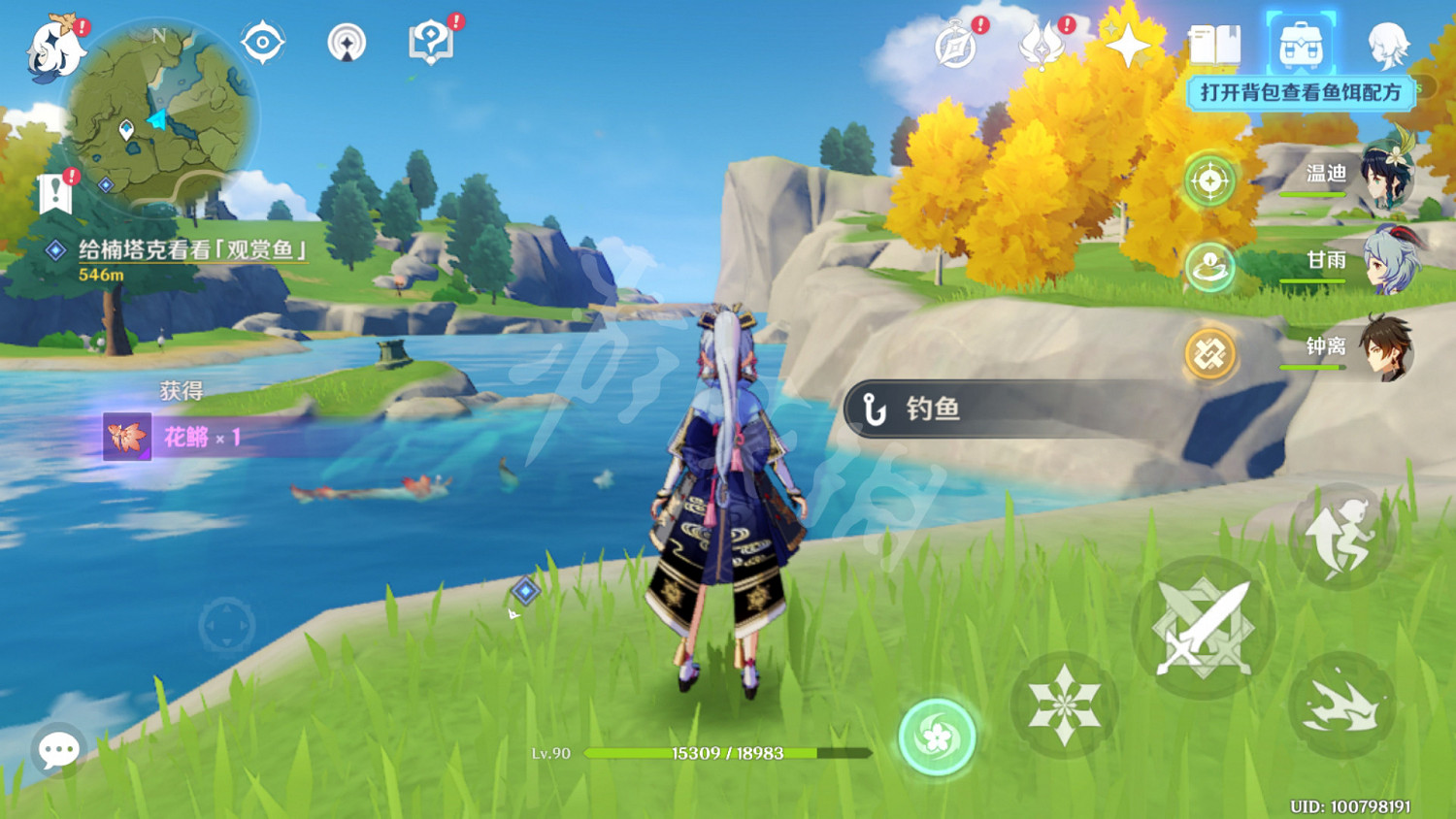Viewport: 1456px width, 819px height.
Task: Open the character details screen
Action: coord(1390,44)
